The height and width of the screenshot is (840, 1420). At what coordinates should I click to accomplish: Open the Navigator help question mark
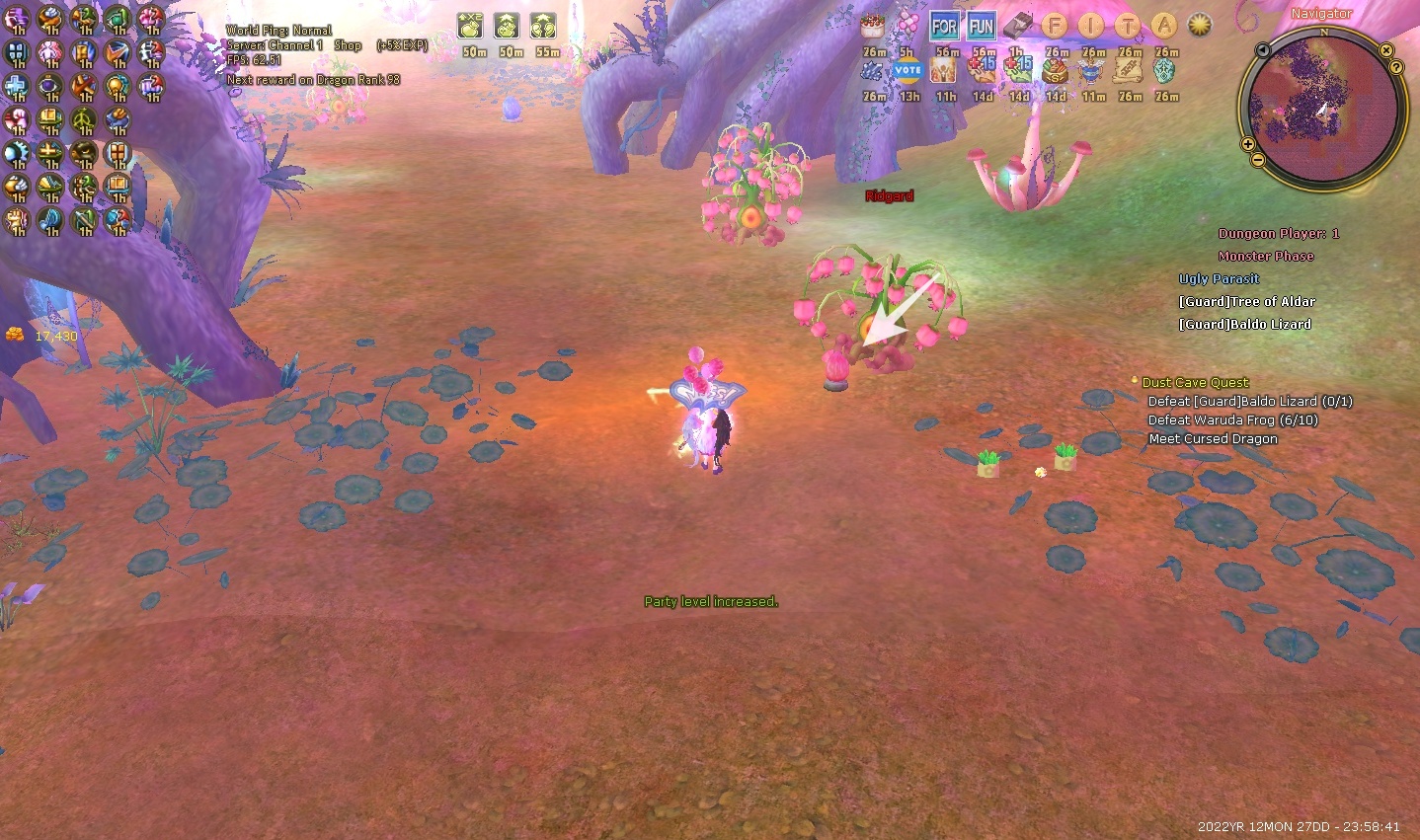coord(1396,67)
